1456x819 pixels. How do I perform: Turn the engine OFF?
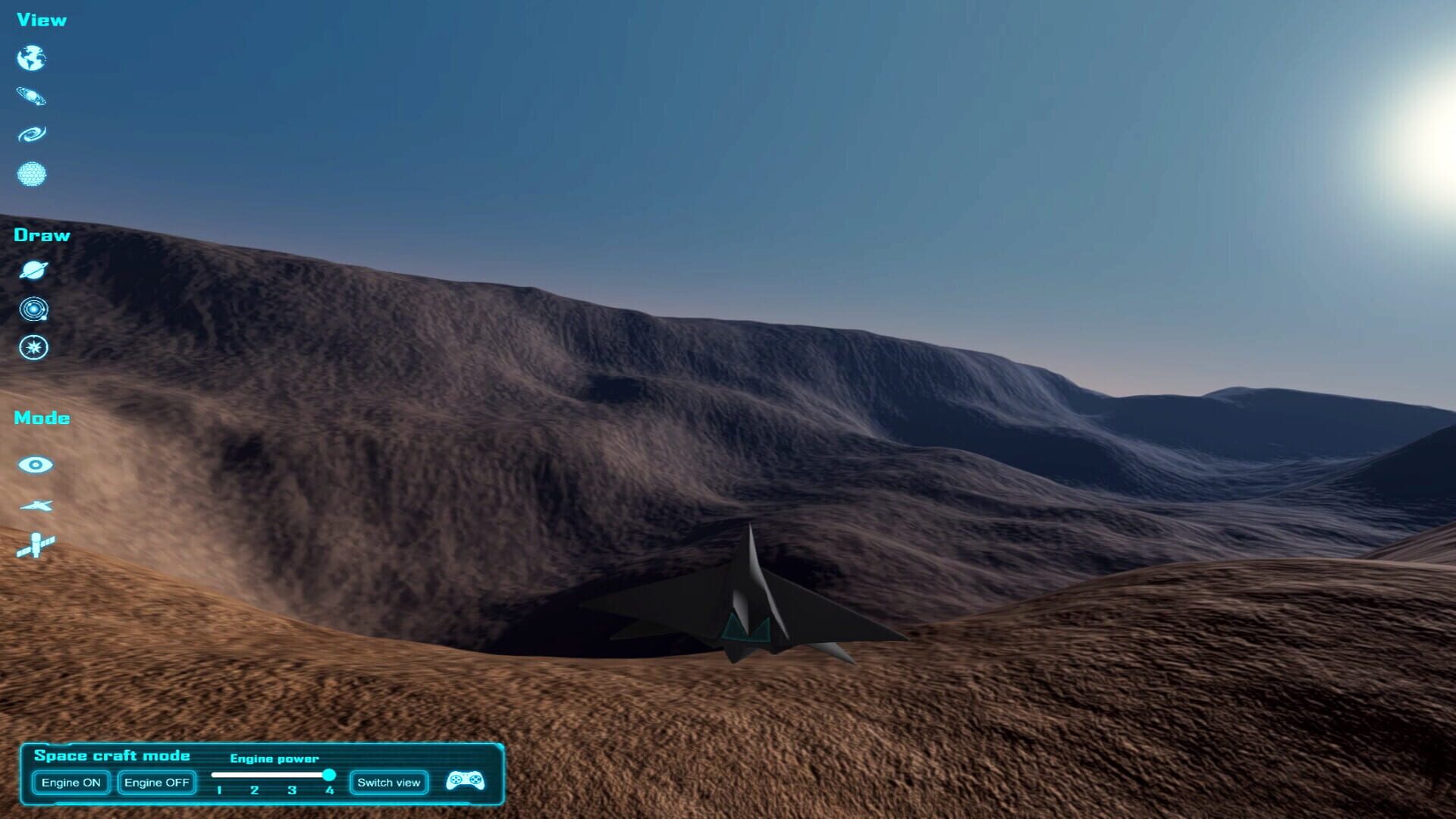tap(156, 782)
